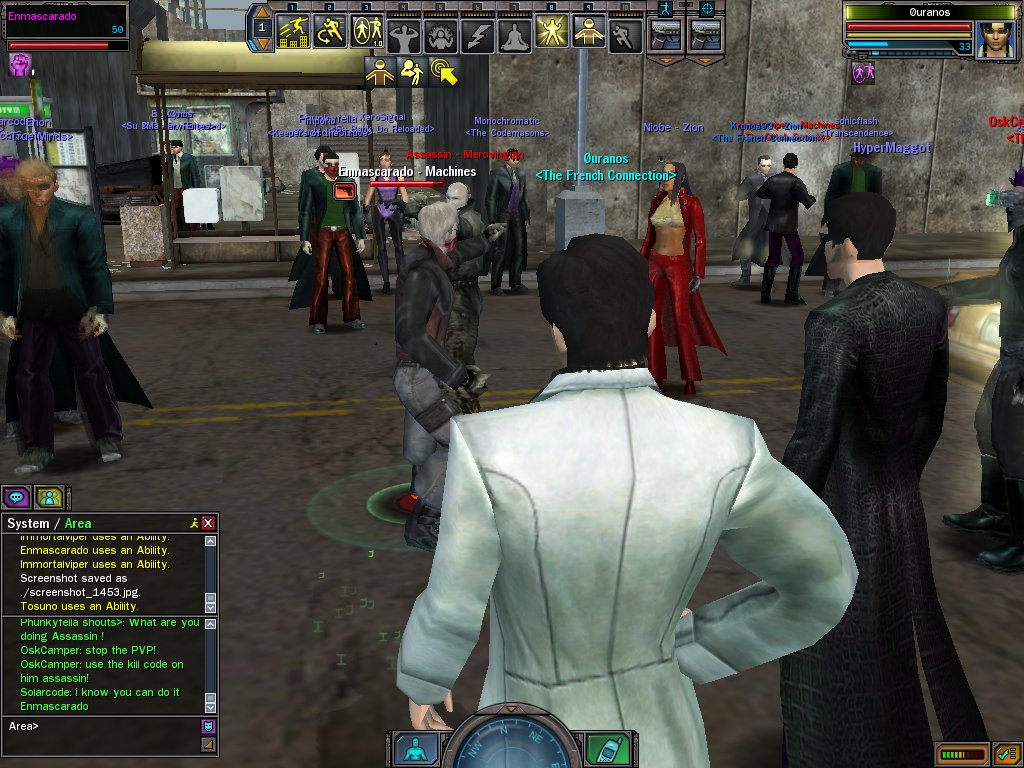Close the System / Area chat window

(x=208, y=523)
